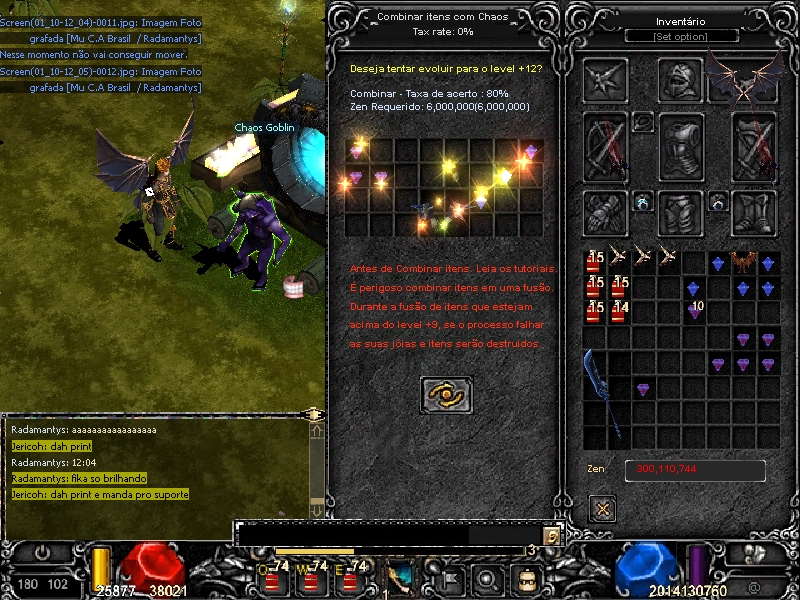Image resolution: width=800 pixels, height=600 pixels.
Task: Select the equipped chest armor slot
Action: 681,146
